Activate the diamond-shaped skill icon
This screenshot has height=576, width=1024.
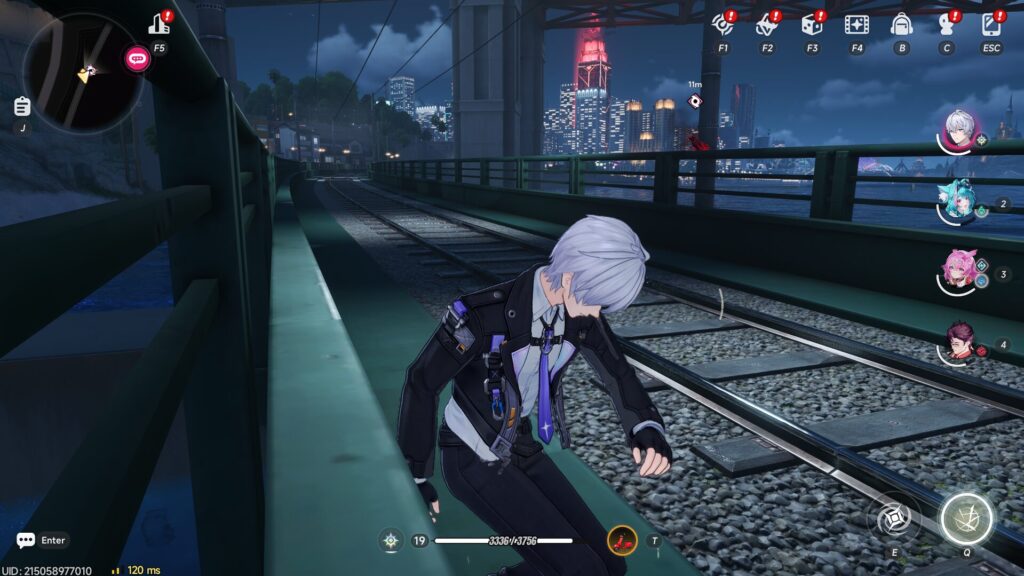pos(893,519)
